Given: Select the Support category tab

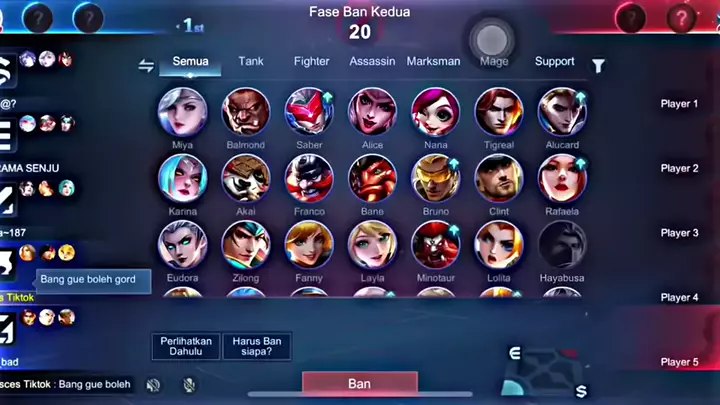Looking at the screenshot, I should (554, 61).
